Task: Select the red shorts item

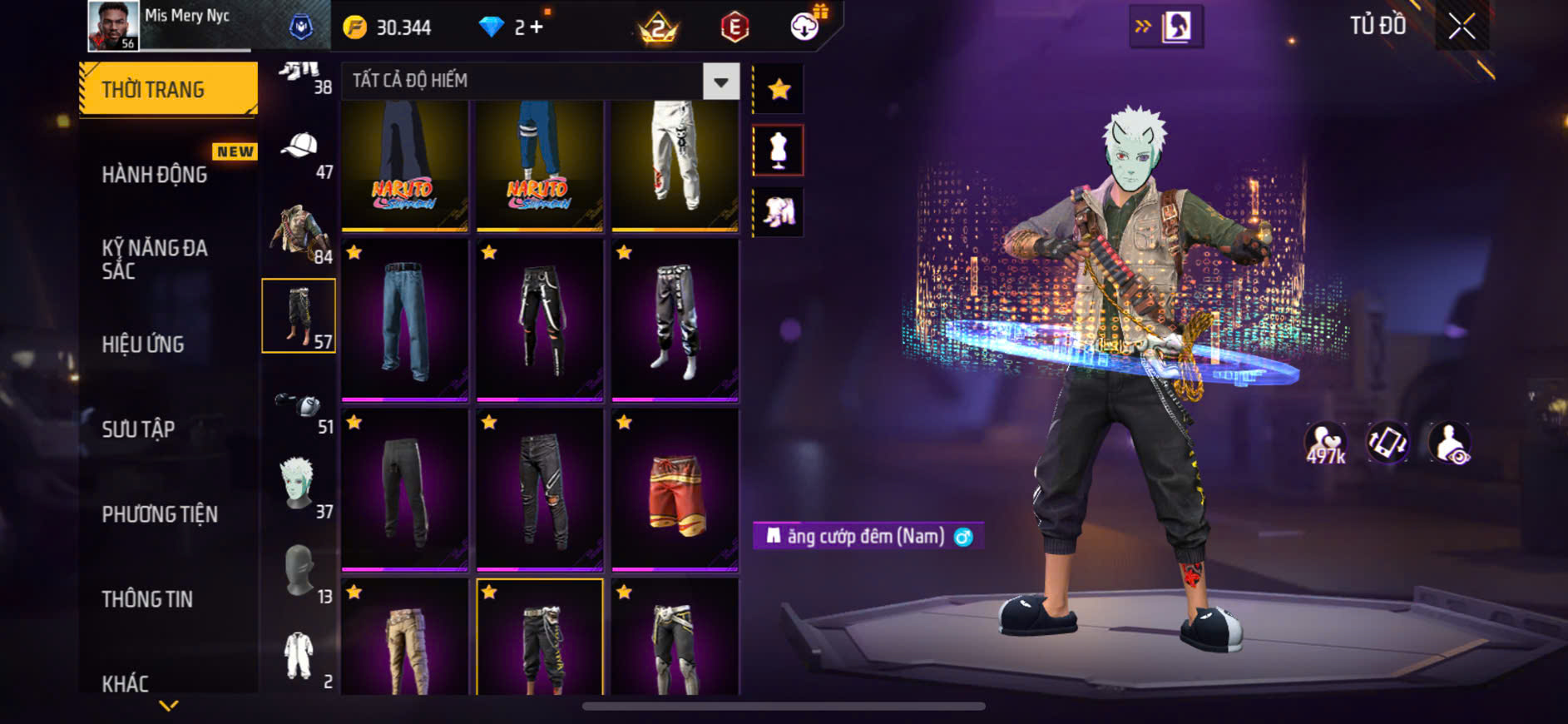Action: coord(675,489)
